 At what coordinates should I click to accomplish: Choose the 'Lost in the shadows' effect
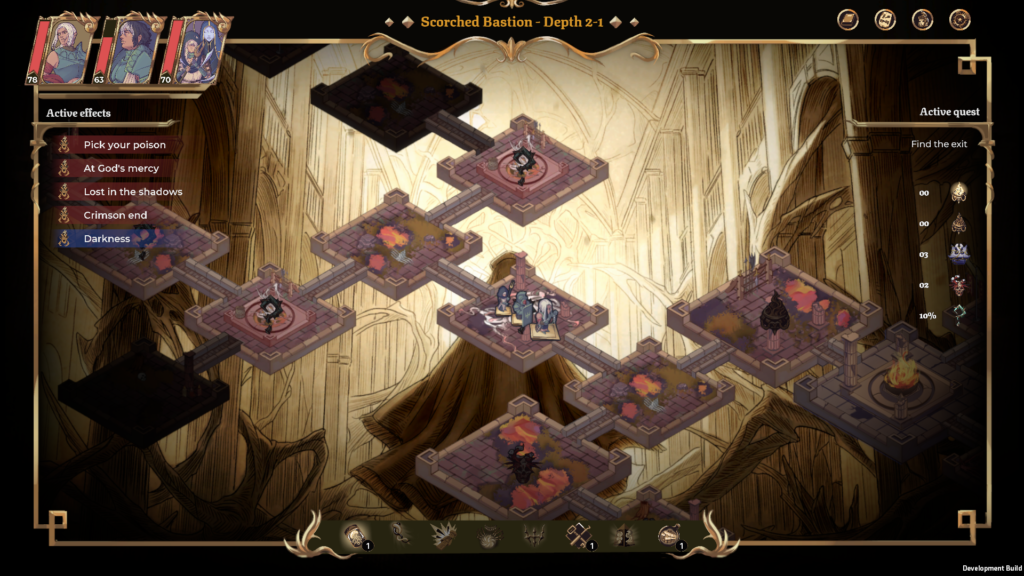click(132, 192)
